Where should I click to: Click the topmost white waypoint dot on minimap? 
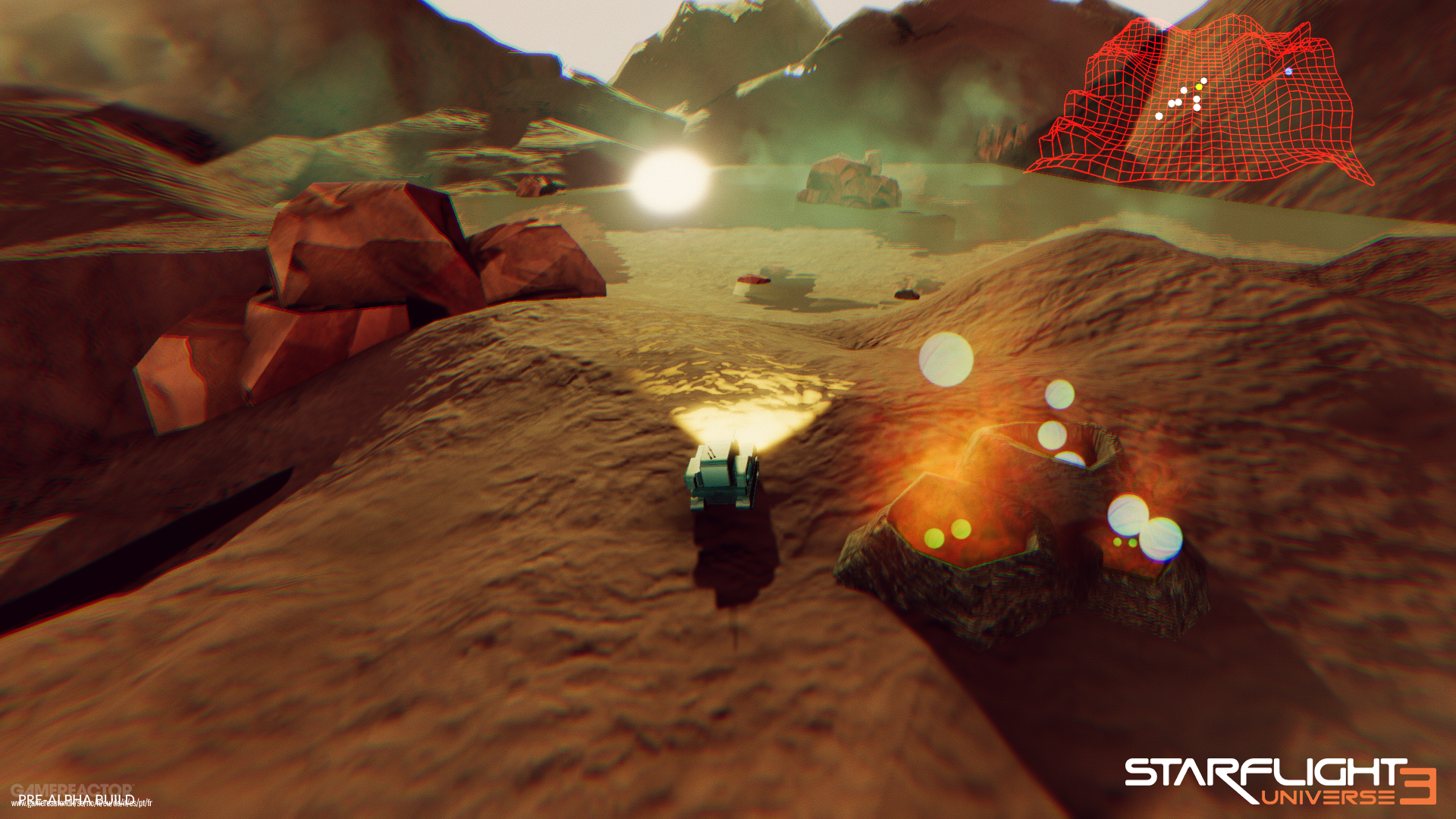(1203, 80)
